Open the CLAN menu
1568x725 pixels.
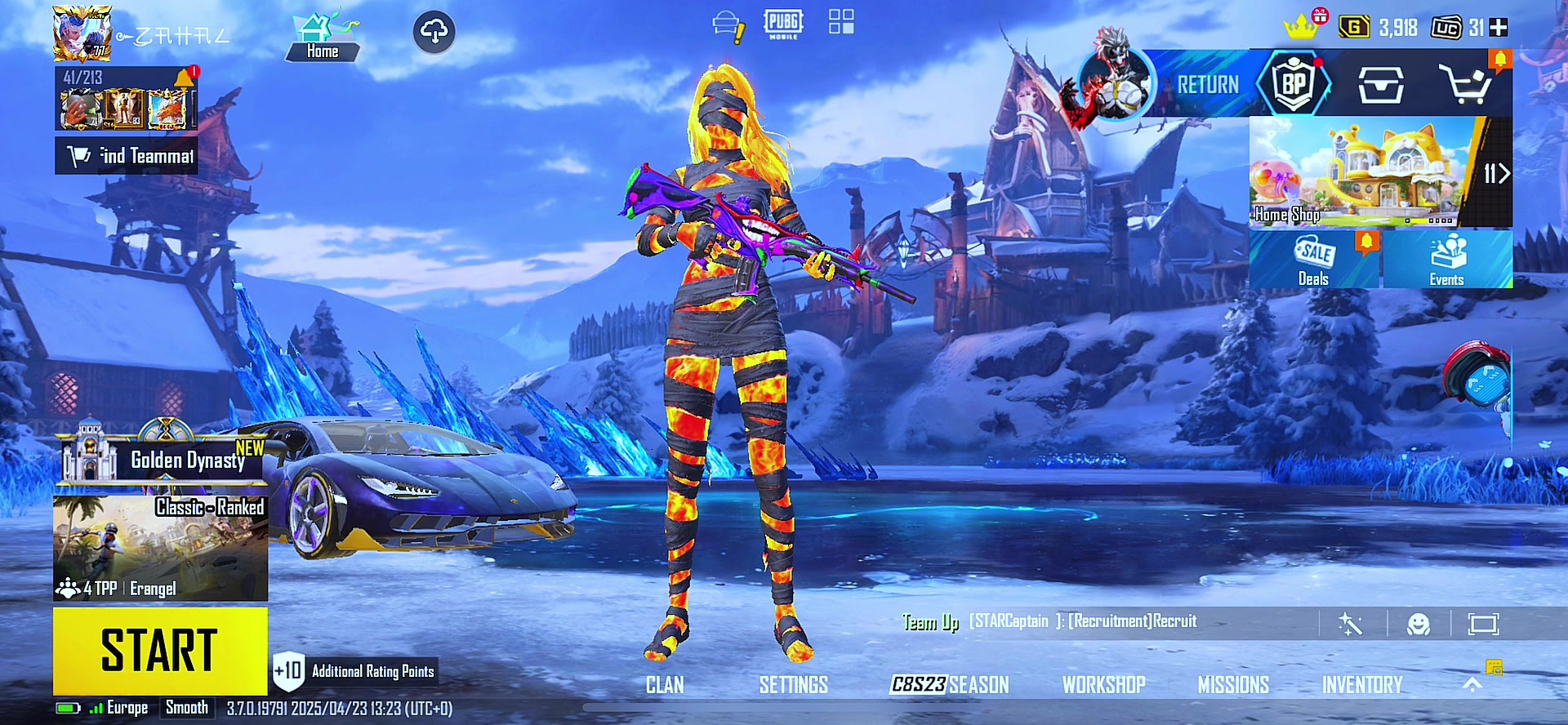(x=665, y=685)
